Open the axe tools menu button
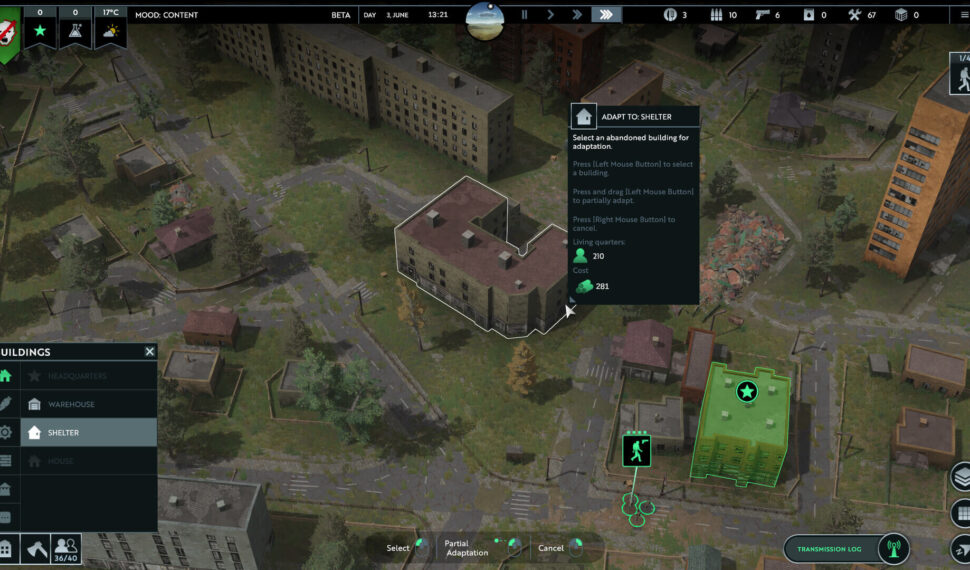Screen dimensions: 970x570 click(x=35, y=548)
